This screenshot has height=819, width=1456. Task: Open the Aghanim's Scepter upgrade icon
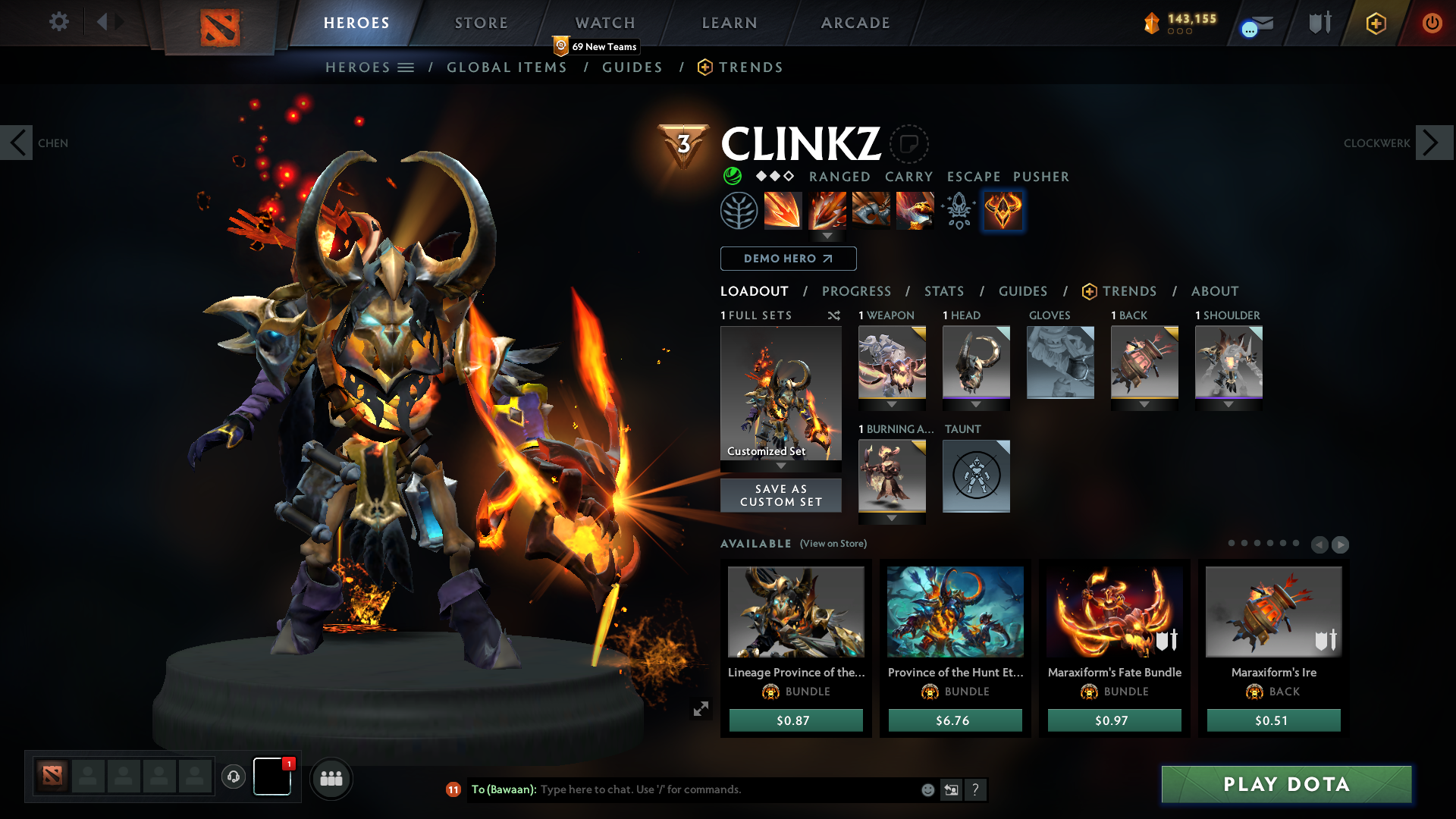pyautogui.click(x=958, y=210)
